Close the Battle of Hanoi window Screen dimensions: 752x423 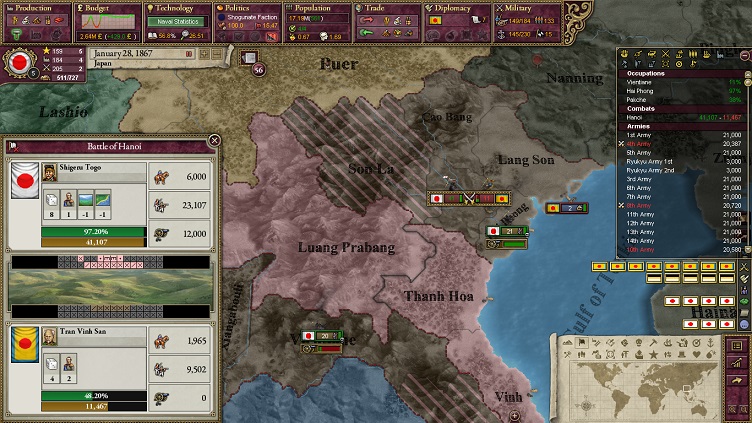click(214, 141)
